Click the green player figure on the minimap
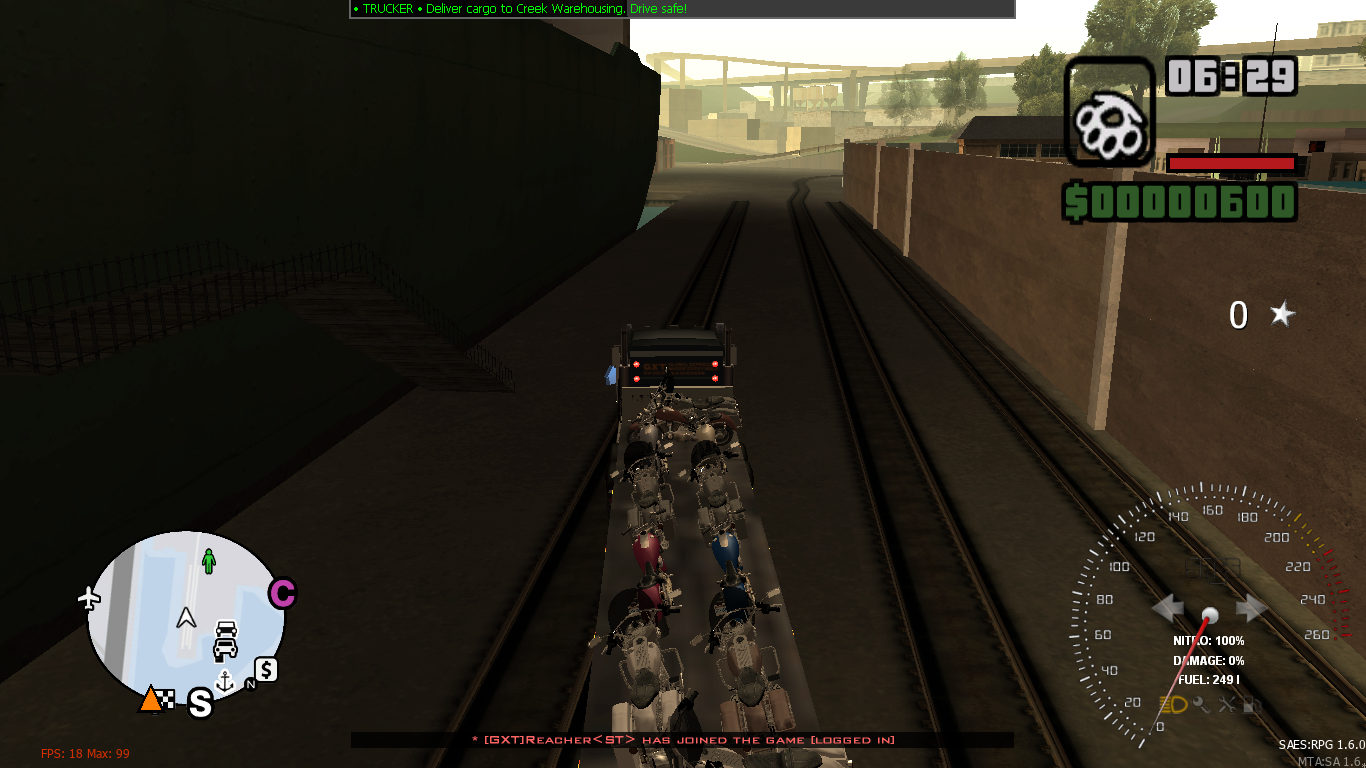This screenshot has height=768, width=1366. [x=208, y=560]
